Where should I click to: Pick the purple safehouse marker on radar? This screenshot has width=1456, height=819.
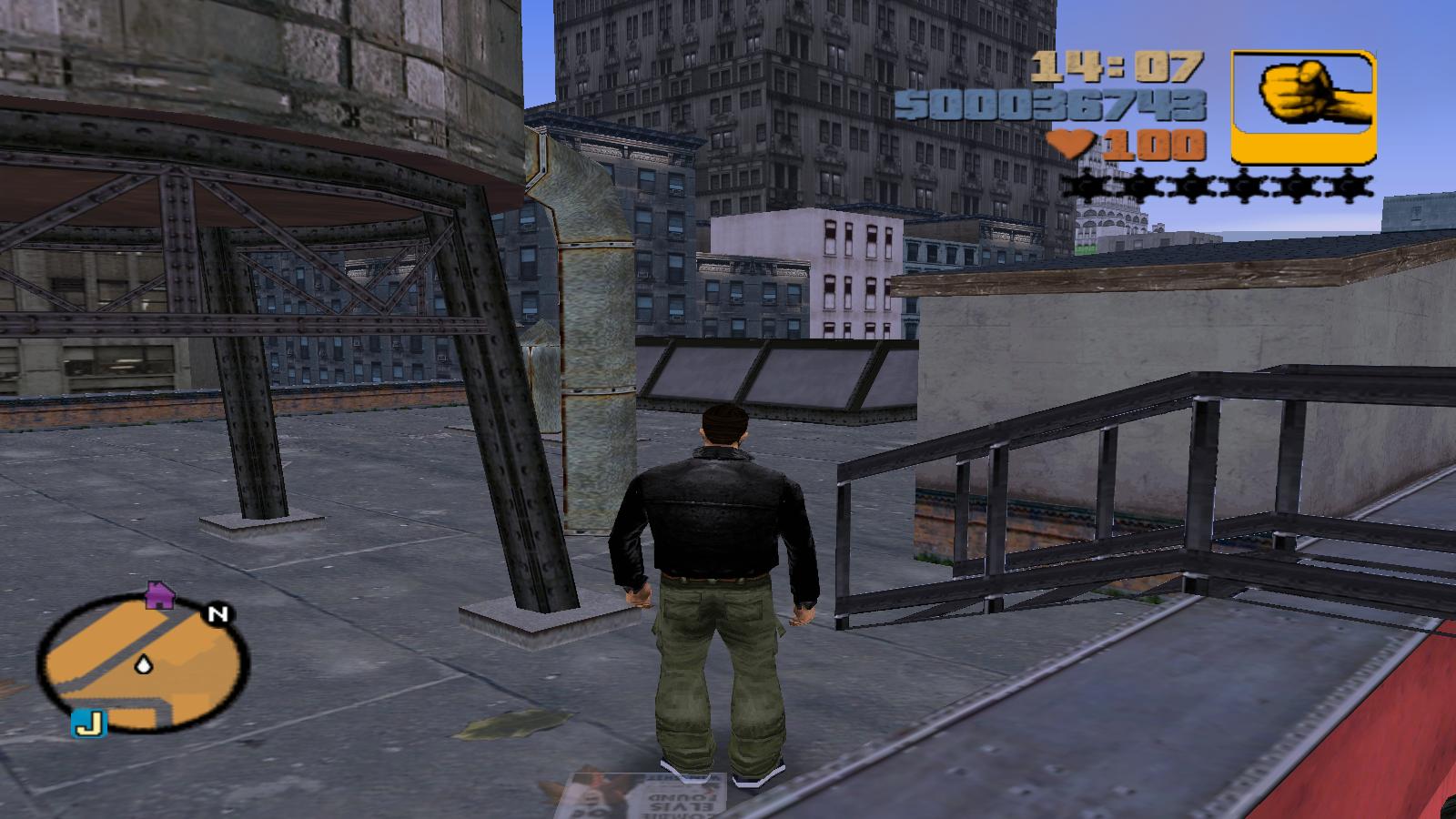(x=160, y=594)
